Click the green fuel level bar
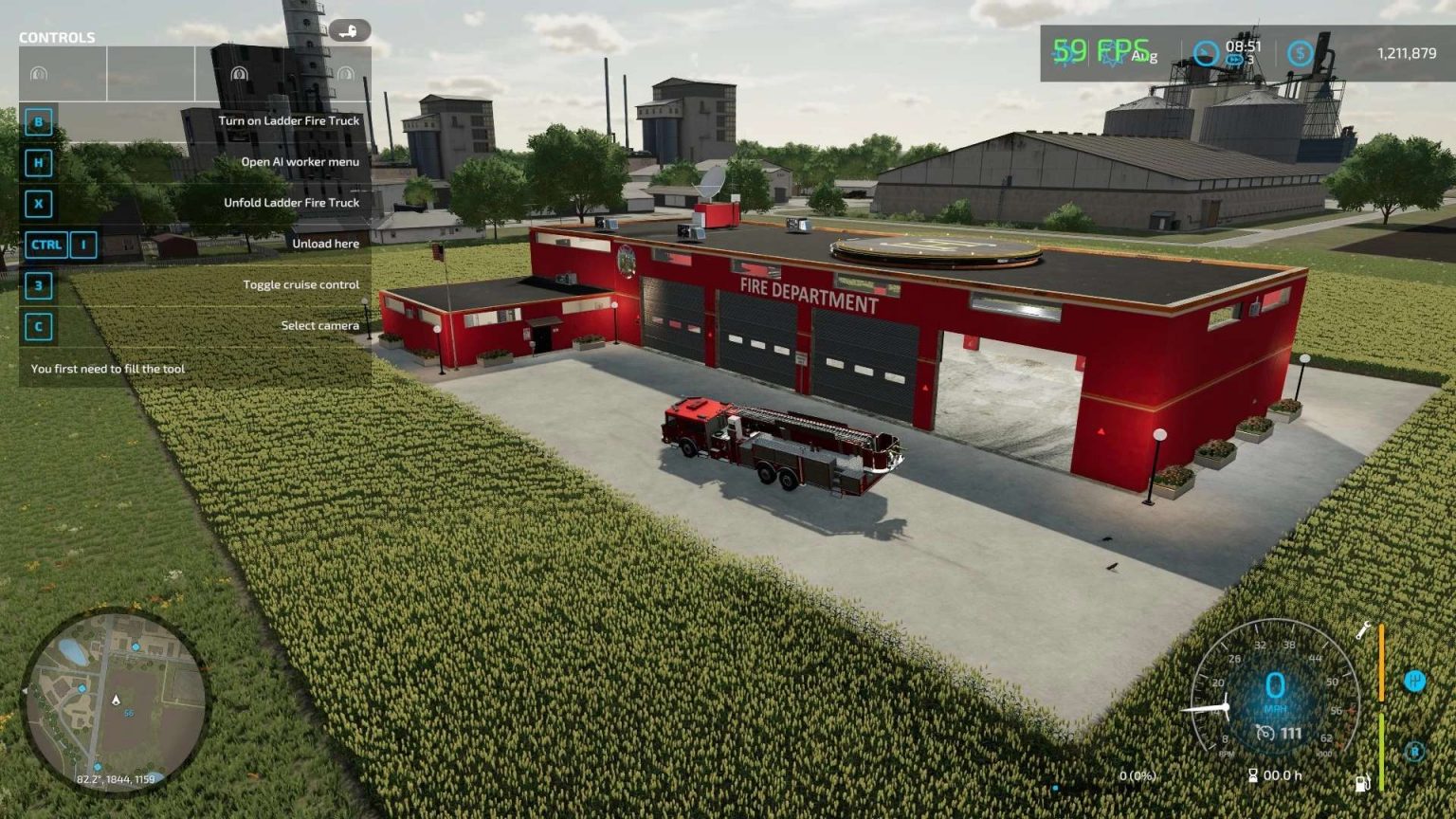The width and height of the screenshot is (1456, 819). tap(1381, 752)
